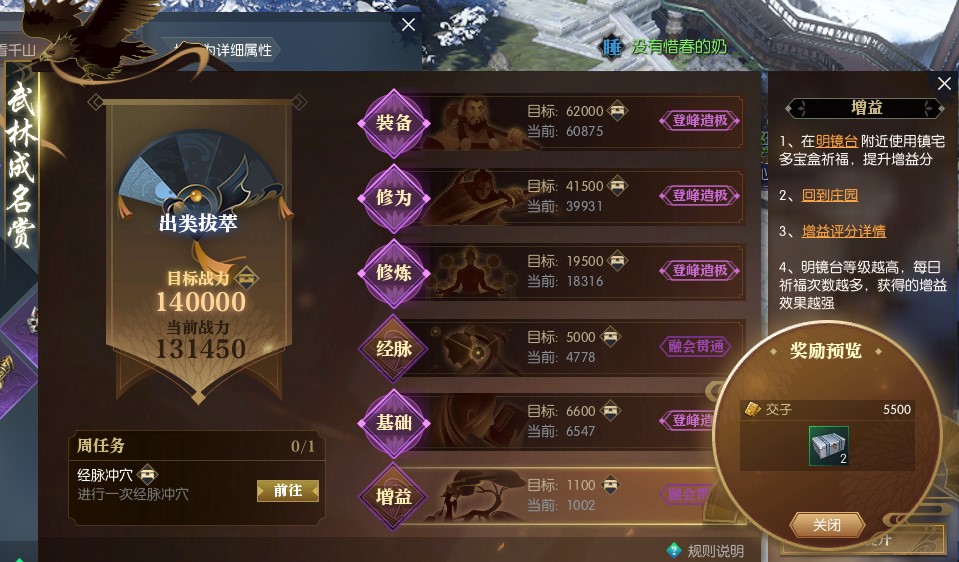This screenshot has width=959, height=562.
Task: Close the reward preview with 关闭
Action: [827, 525]
